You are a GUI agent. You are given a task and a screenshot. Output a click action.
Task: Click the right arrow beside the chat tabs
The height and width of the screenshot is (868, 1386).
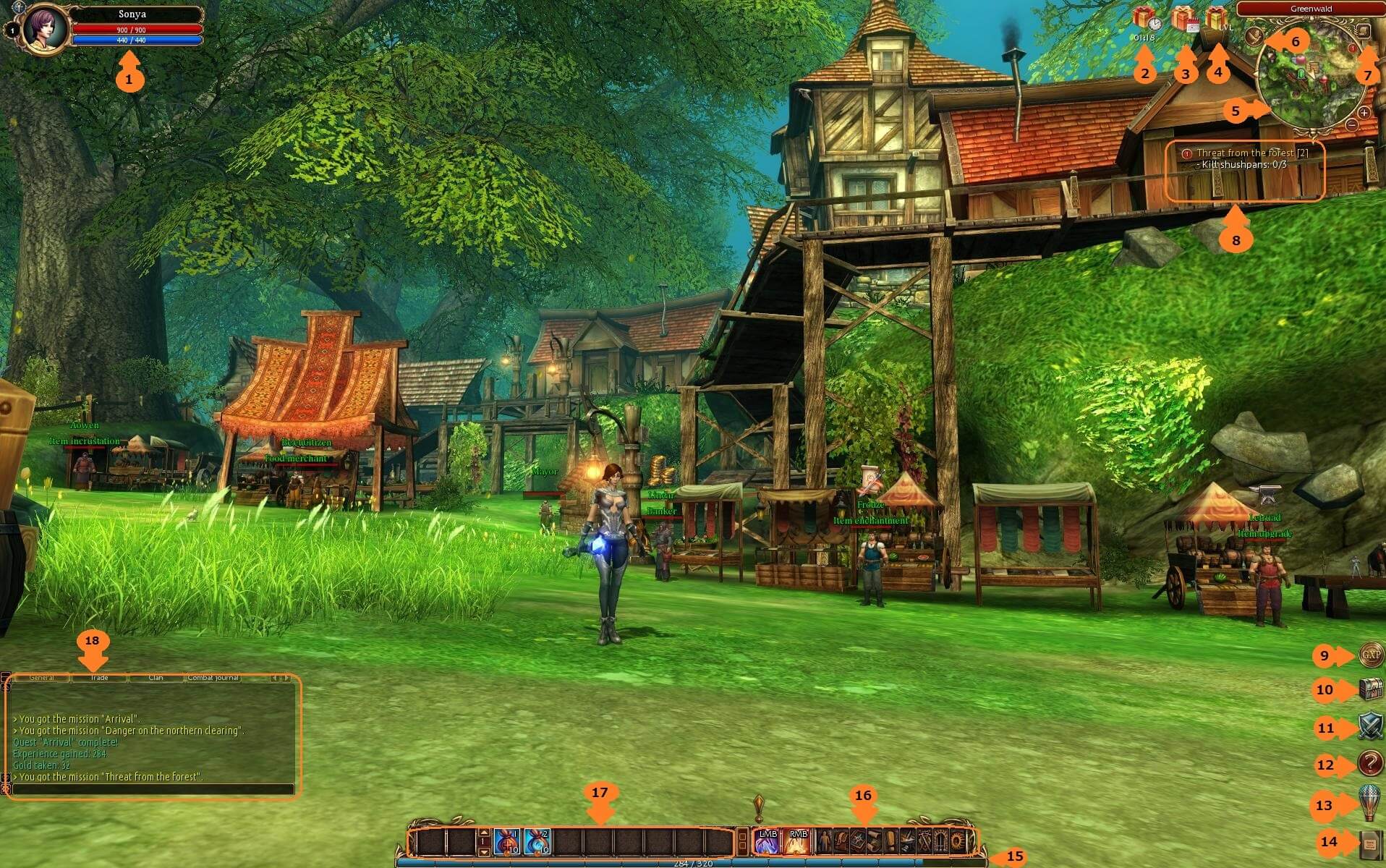[286, 678]
